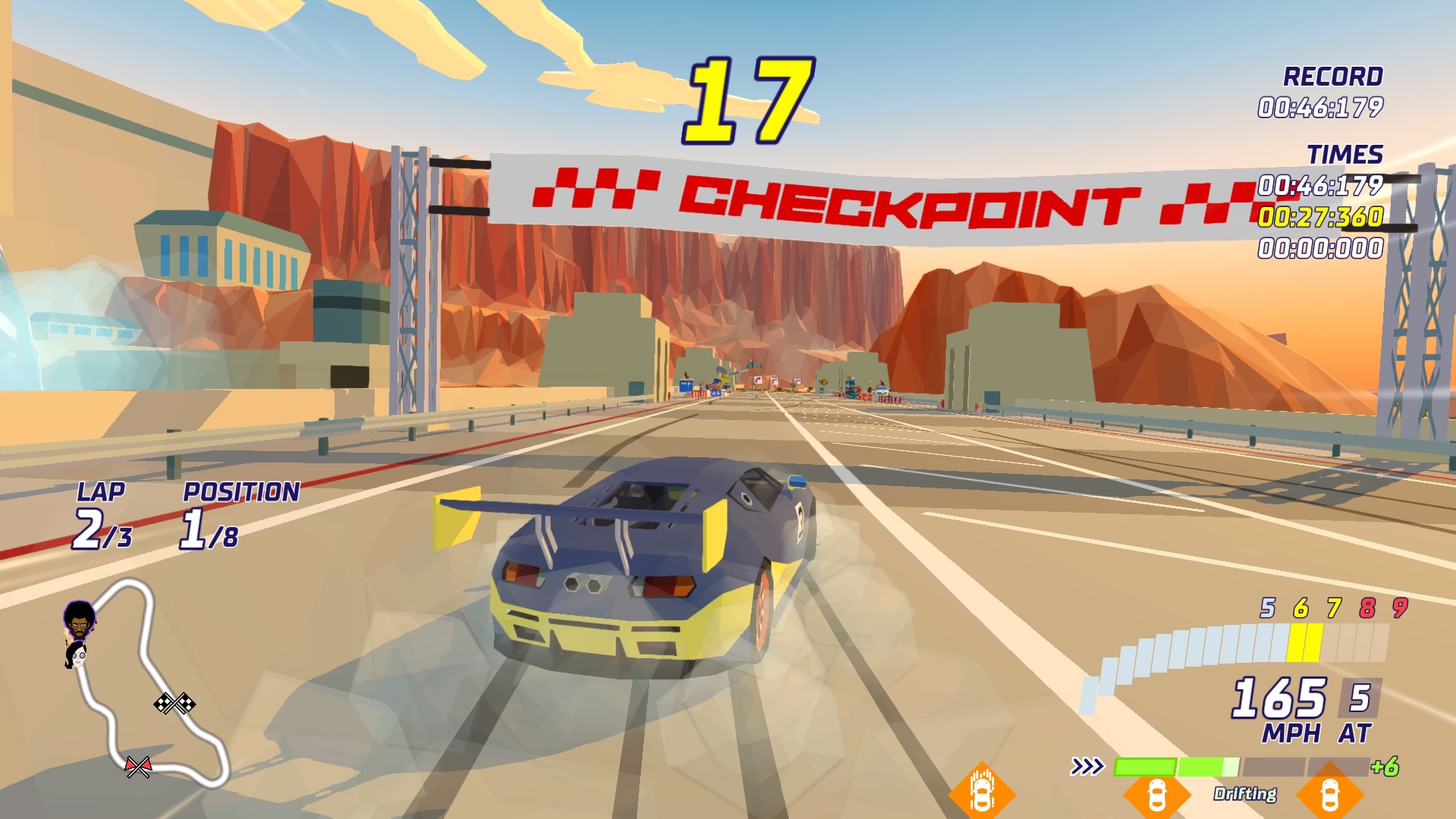Select the pale goggled racer portrait on minimap

(76, 655)
